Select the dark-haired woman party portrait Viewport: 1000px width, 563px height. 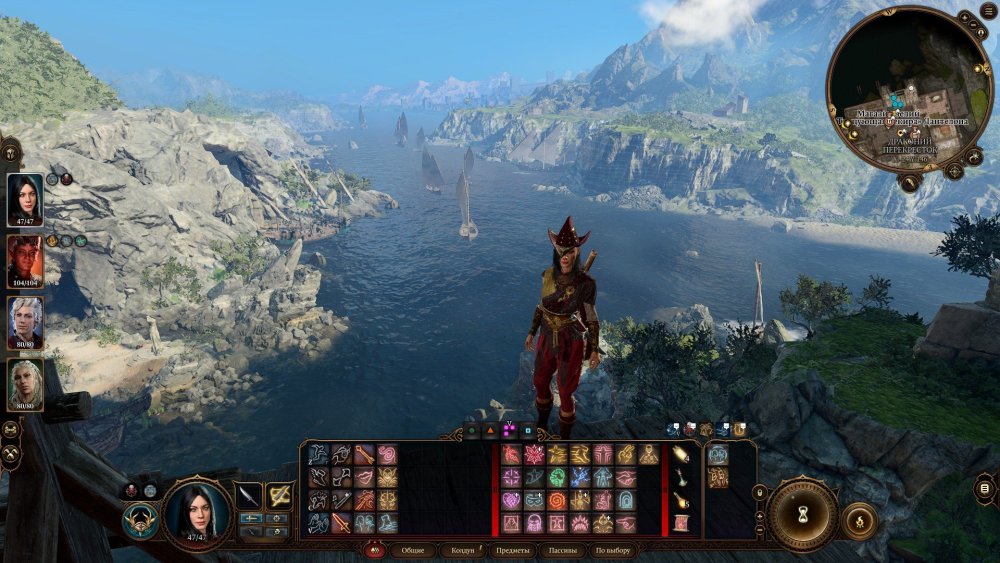[x=25, y=200]
